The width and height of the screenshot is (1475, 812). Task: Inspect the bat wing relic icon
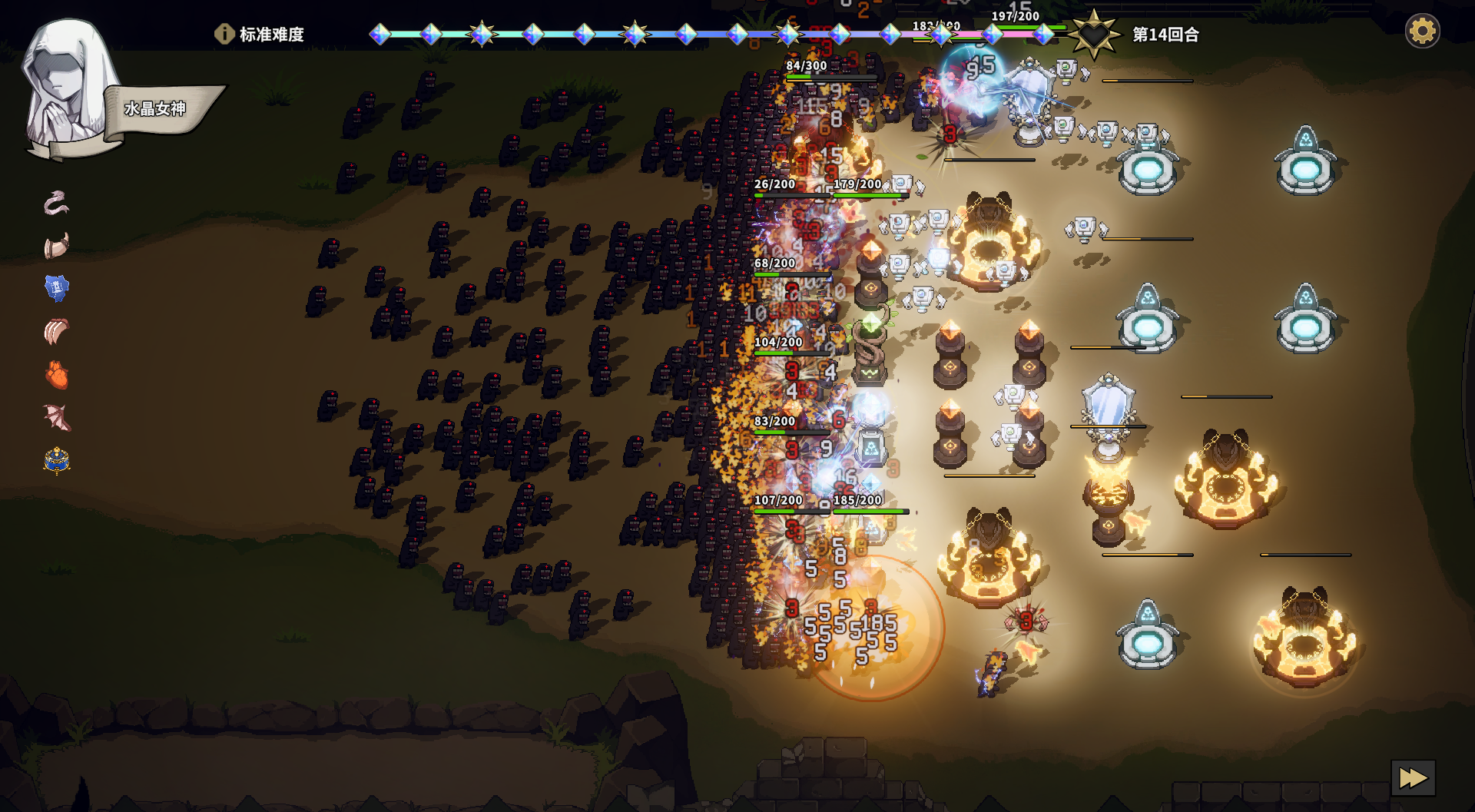[57, 418]
